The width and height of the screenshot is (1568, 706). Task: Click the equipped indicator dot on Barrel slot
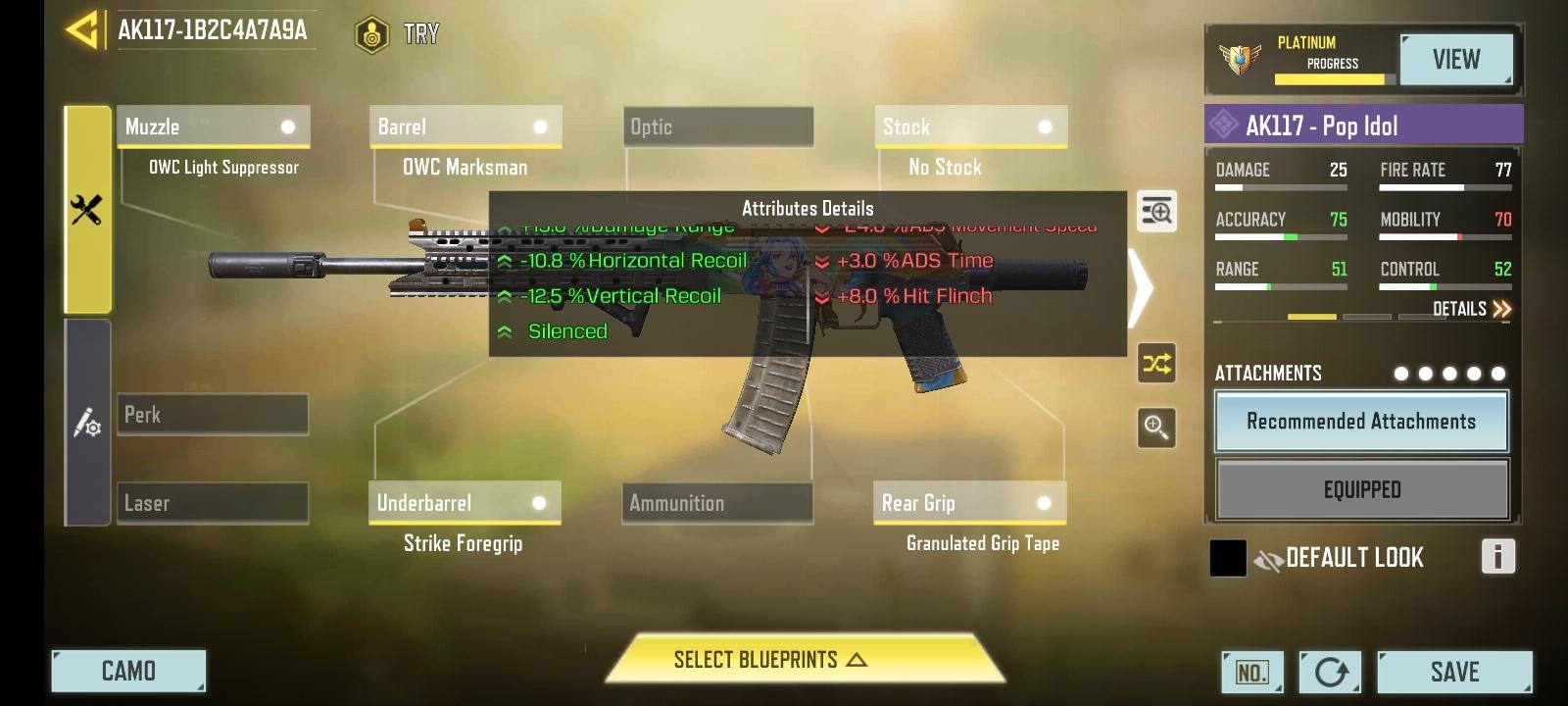(539, 126)
